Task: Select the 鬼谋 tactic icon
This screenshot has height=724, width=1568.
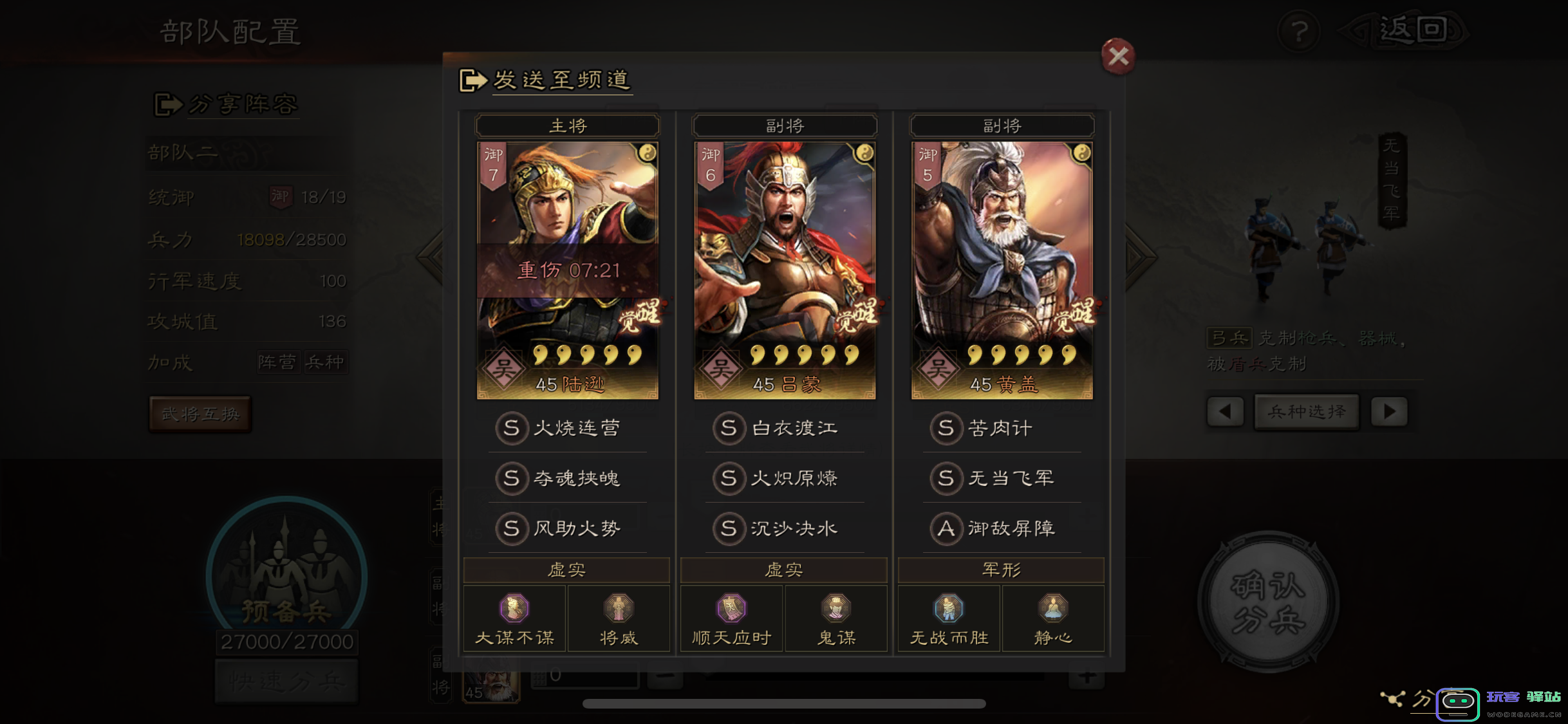Action: click(x=835, y=608)
